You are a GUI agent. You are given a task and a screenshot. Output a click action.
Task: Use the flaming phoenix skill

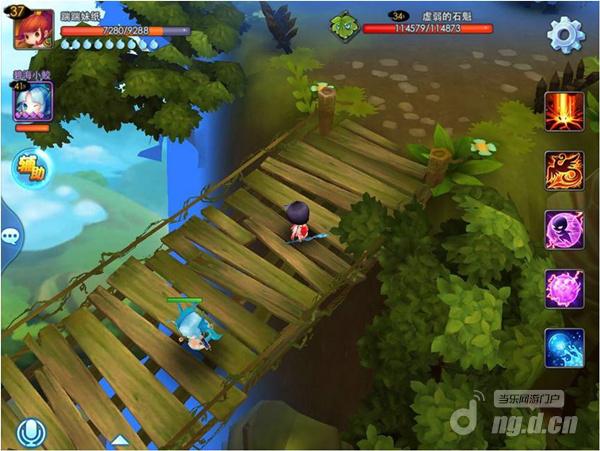564,170
